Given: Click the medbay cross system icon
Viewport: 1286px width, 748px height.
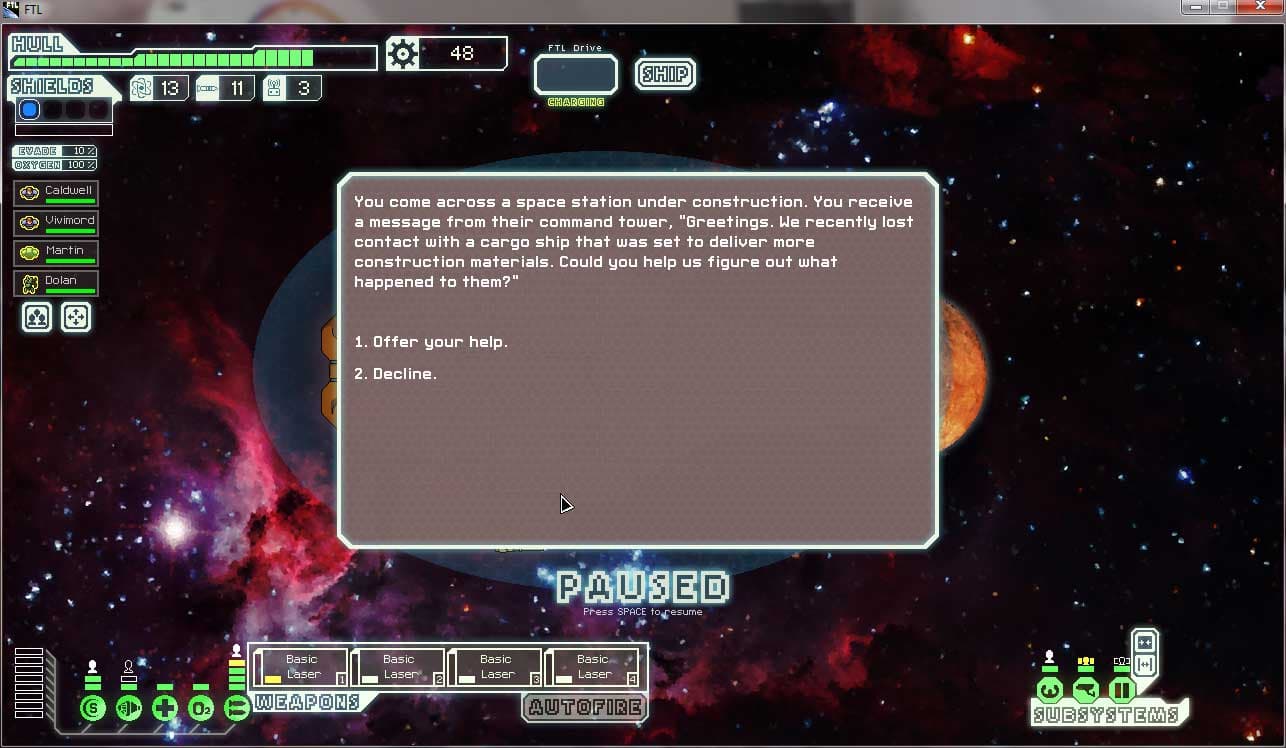Looking at the screenshot, I should tap(165, 709).
